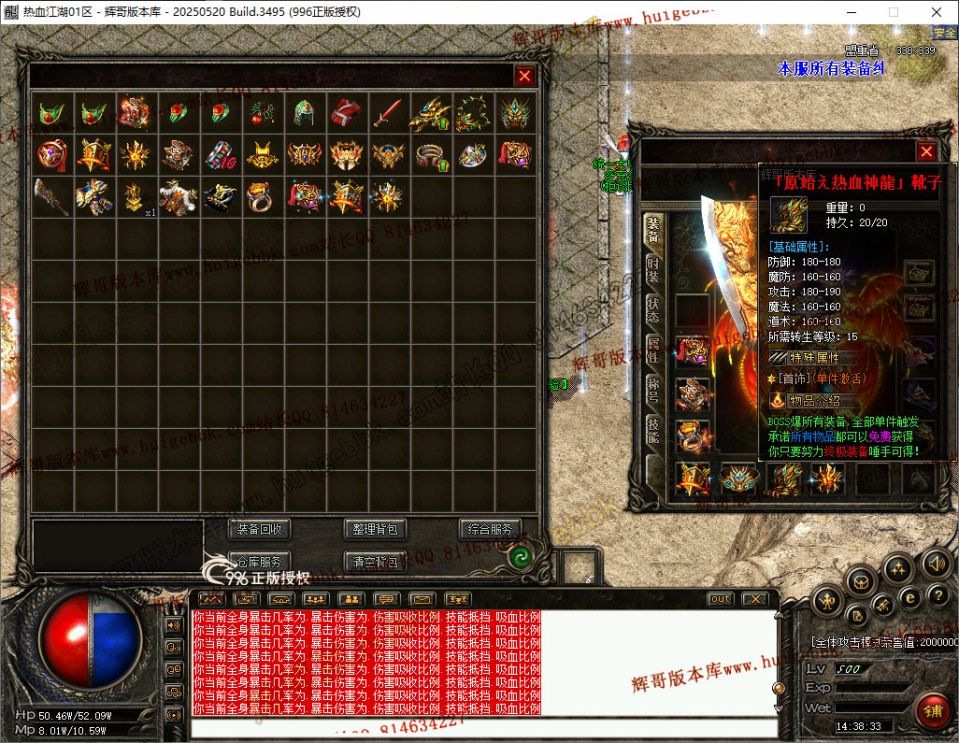Maximize the game window
The height and width of the screenshot is (743, 959).
point(893,12)
